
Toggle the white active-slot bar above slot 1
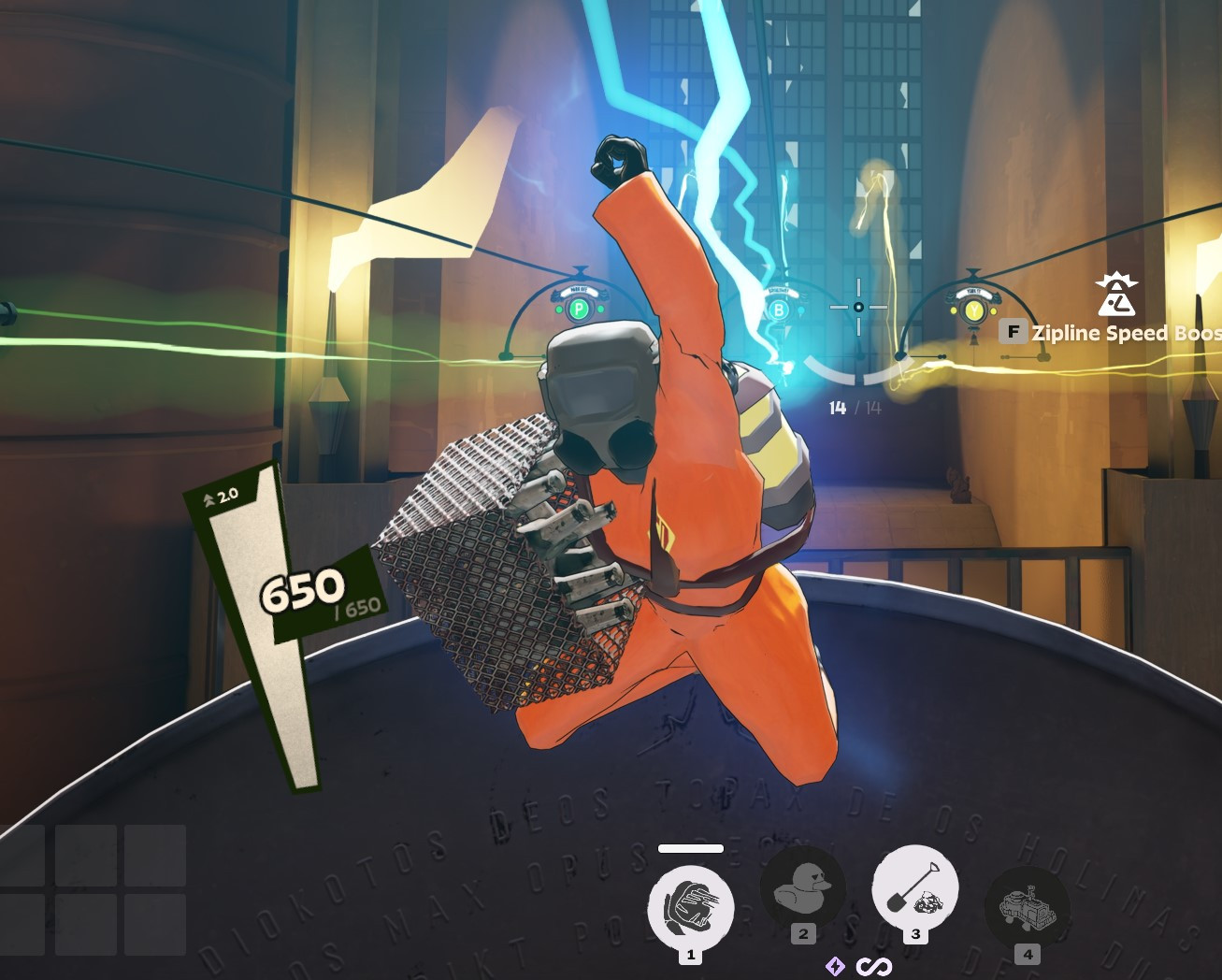691,849
